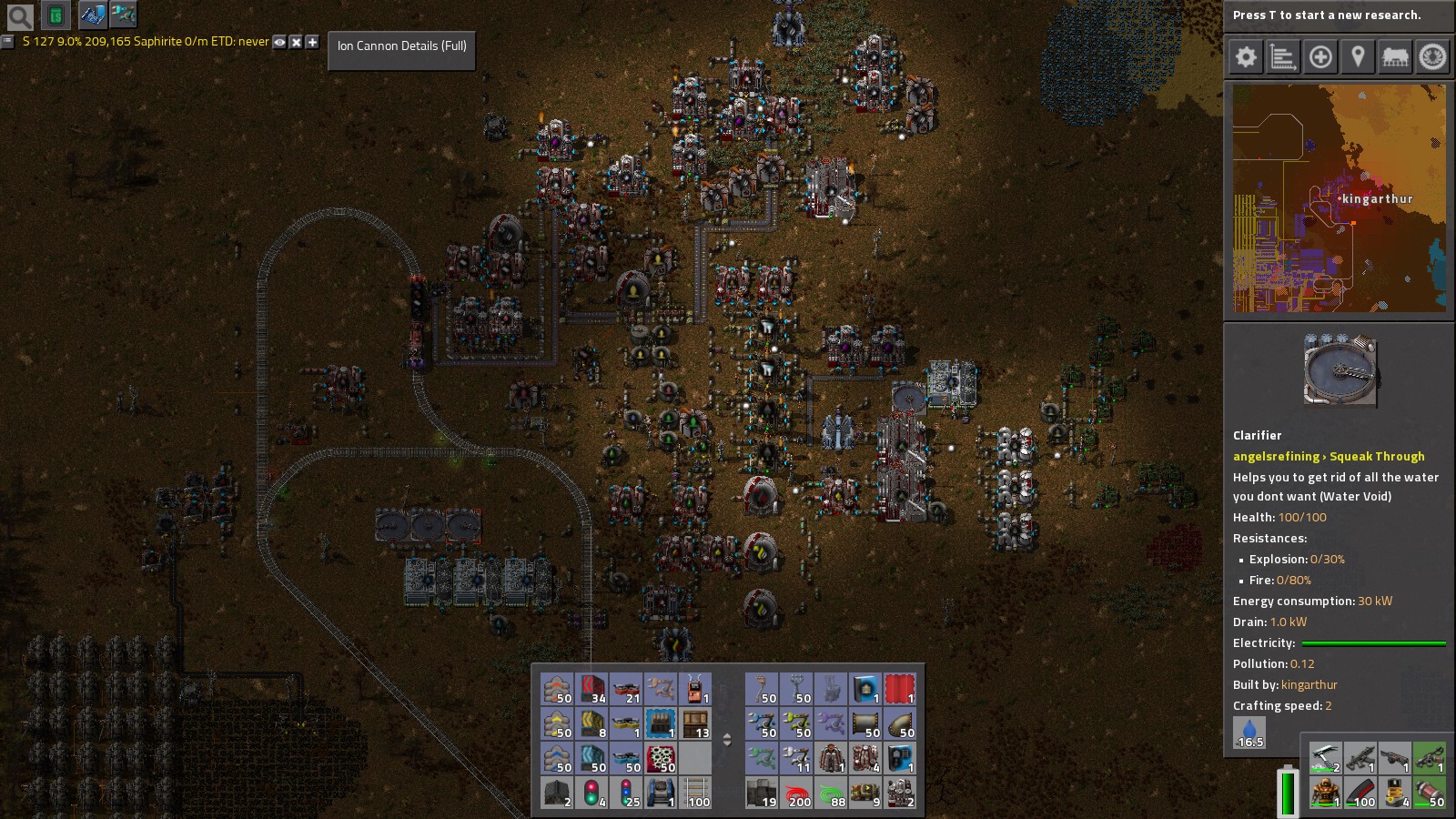This screenshot has width=1456, height=819.
Task: Open the green LS mod button
Action: (56, 15)
